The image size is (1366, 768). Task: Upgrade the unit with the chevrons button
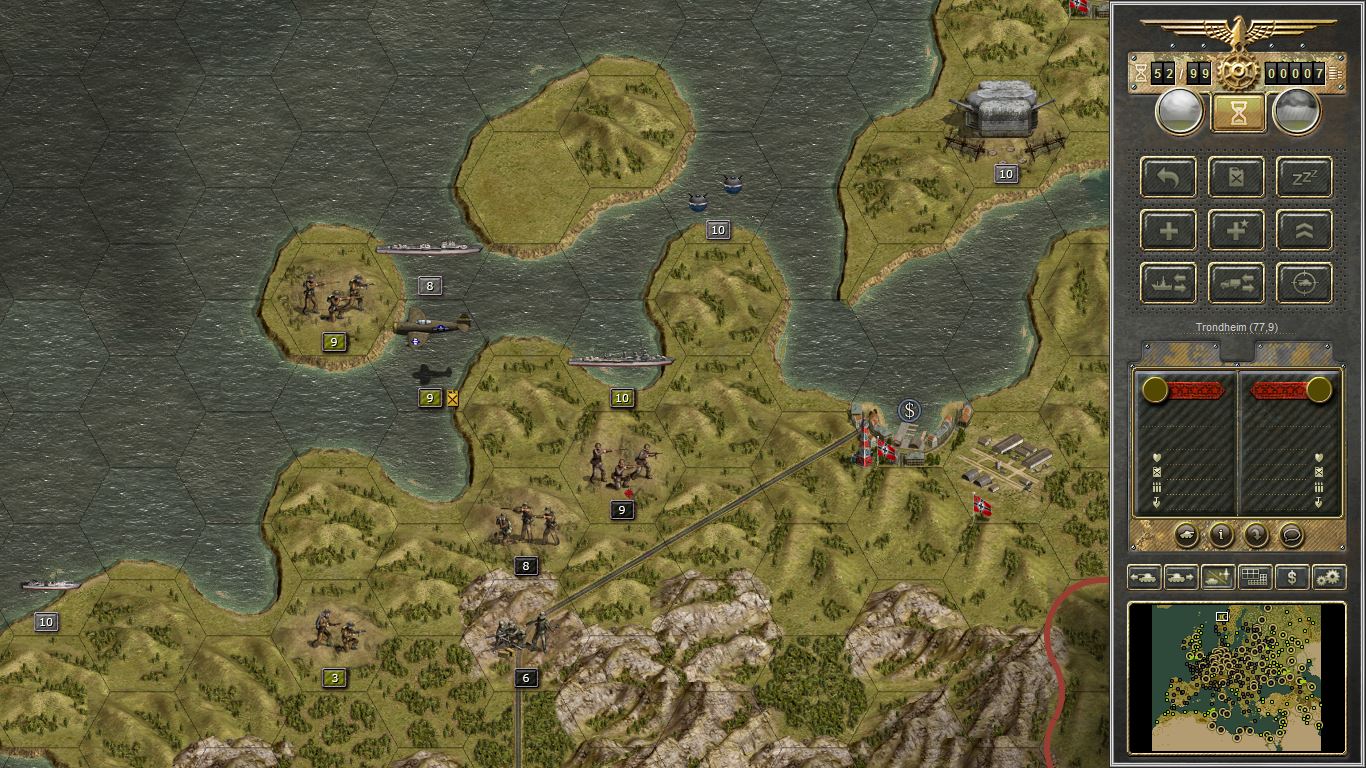point(1304,230)
